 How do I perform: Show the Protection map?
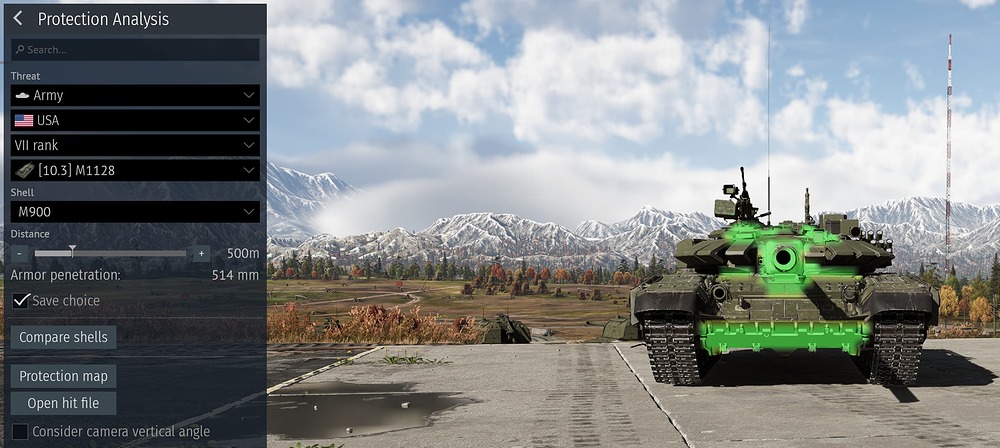63,376
